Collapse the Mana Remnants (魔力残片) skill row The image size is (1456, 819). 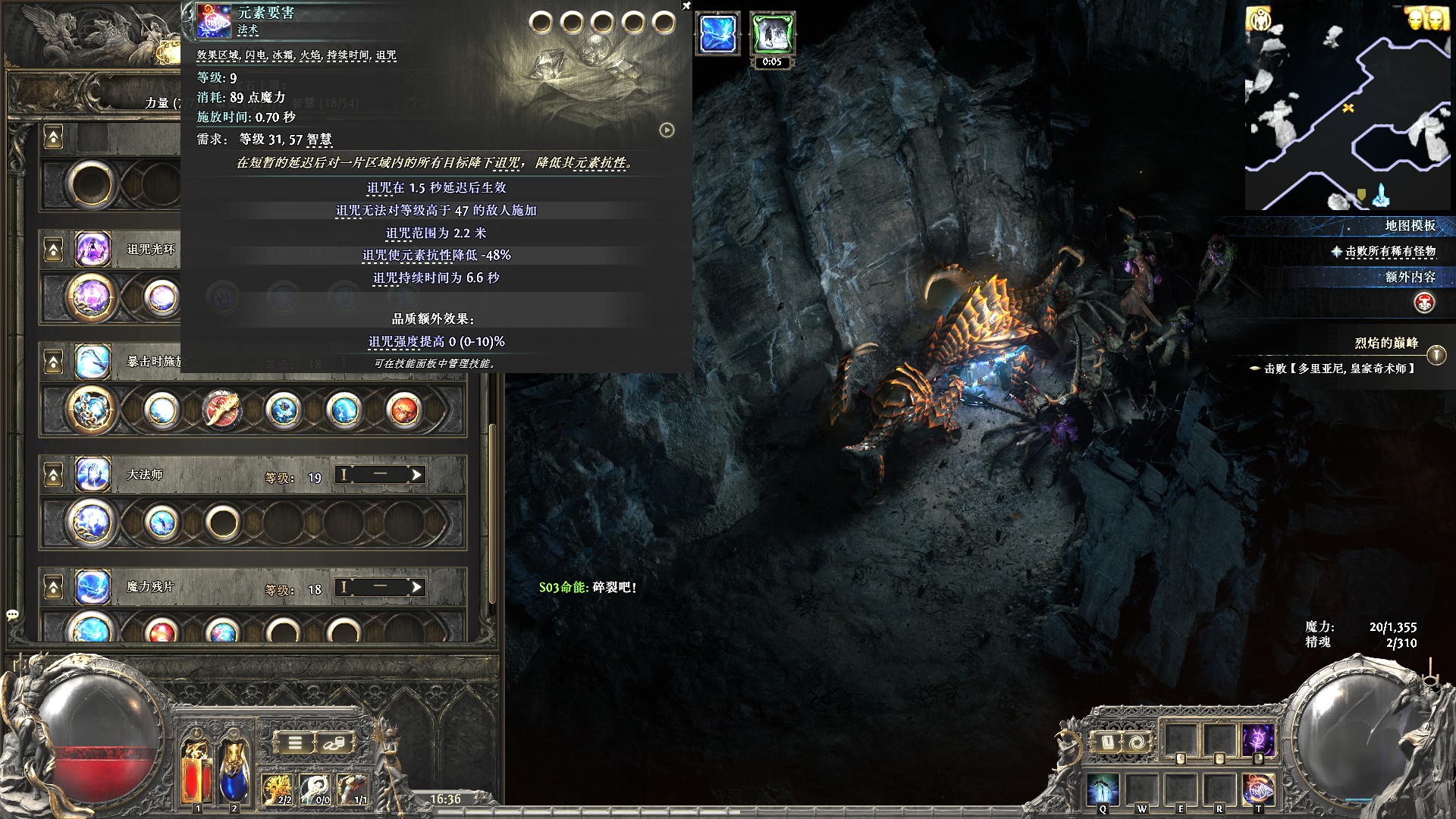pyautogui.click(x=53, y=588)
